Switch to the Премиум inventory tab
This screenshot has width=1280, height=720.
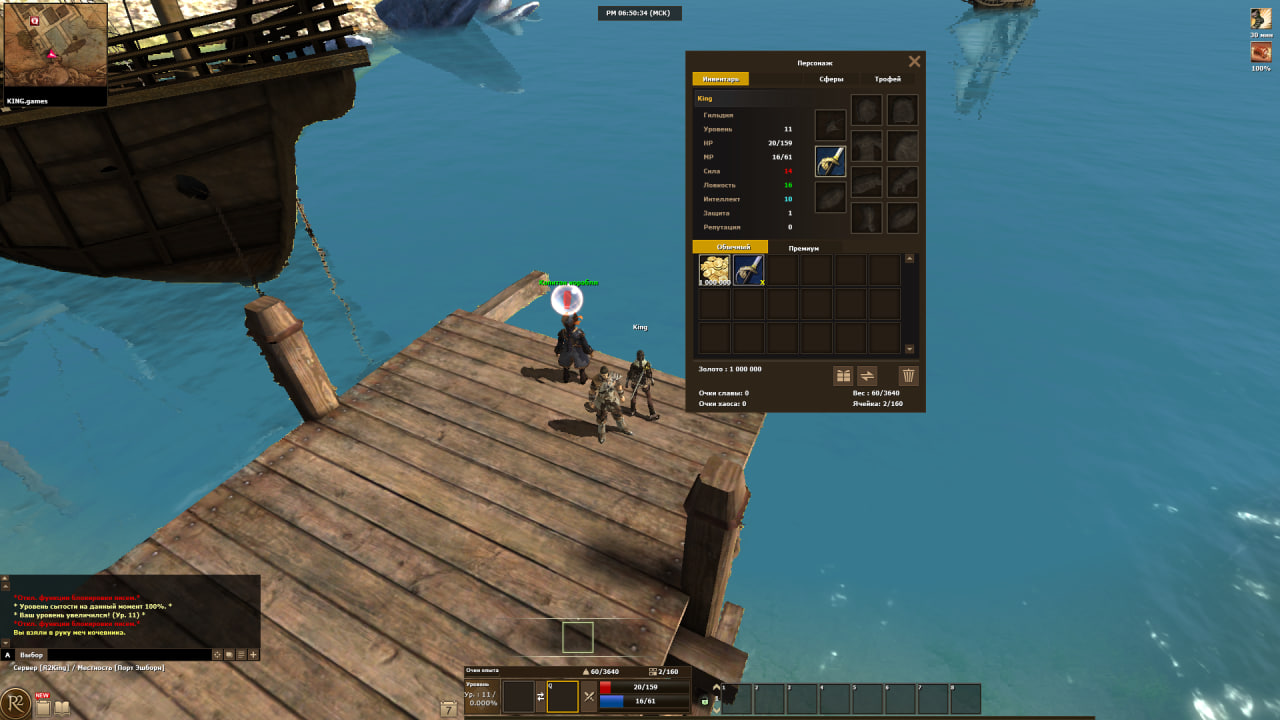point(803,248)
